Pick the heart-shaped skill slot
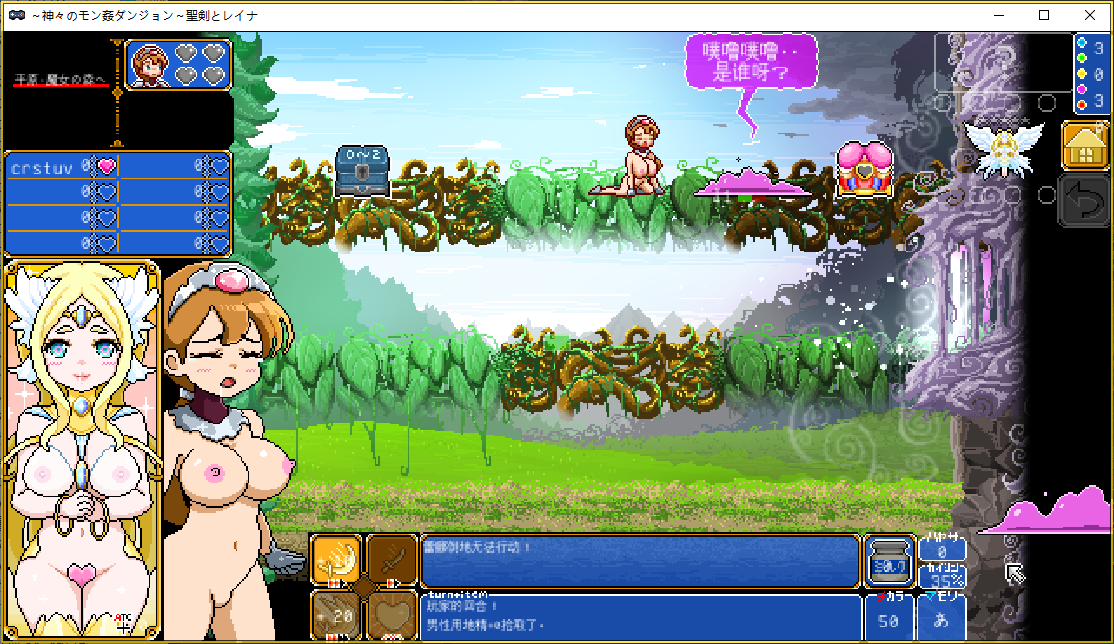 391,615
